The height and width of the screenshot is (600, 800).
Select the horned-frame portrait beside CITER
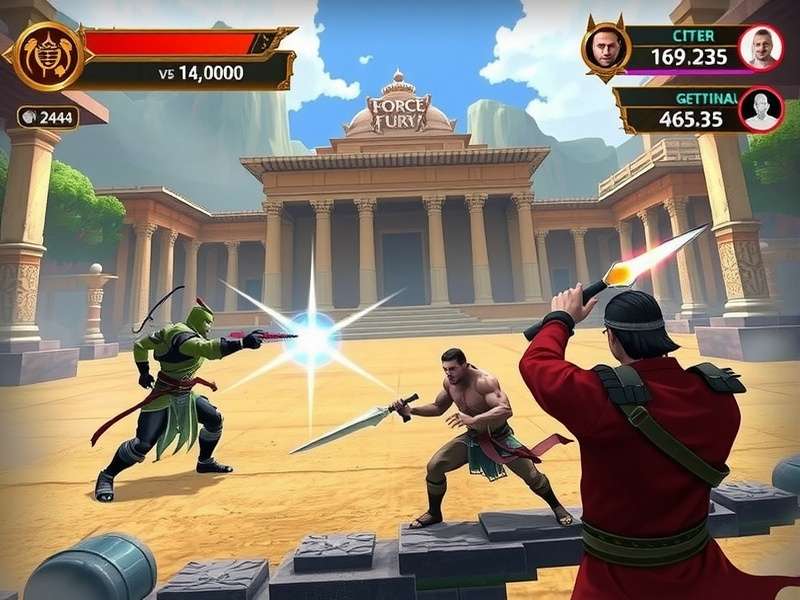pos(605,48)
